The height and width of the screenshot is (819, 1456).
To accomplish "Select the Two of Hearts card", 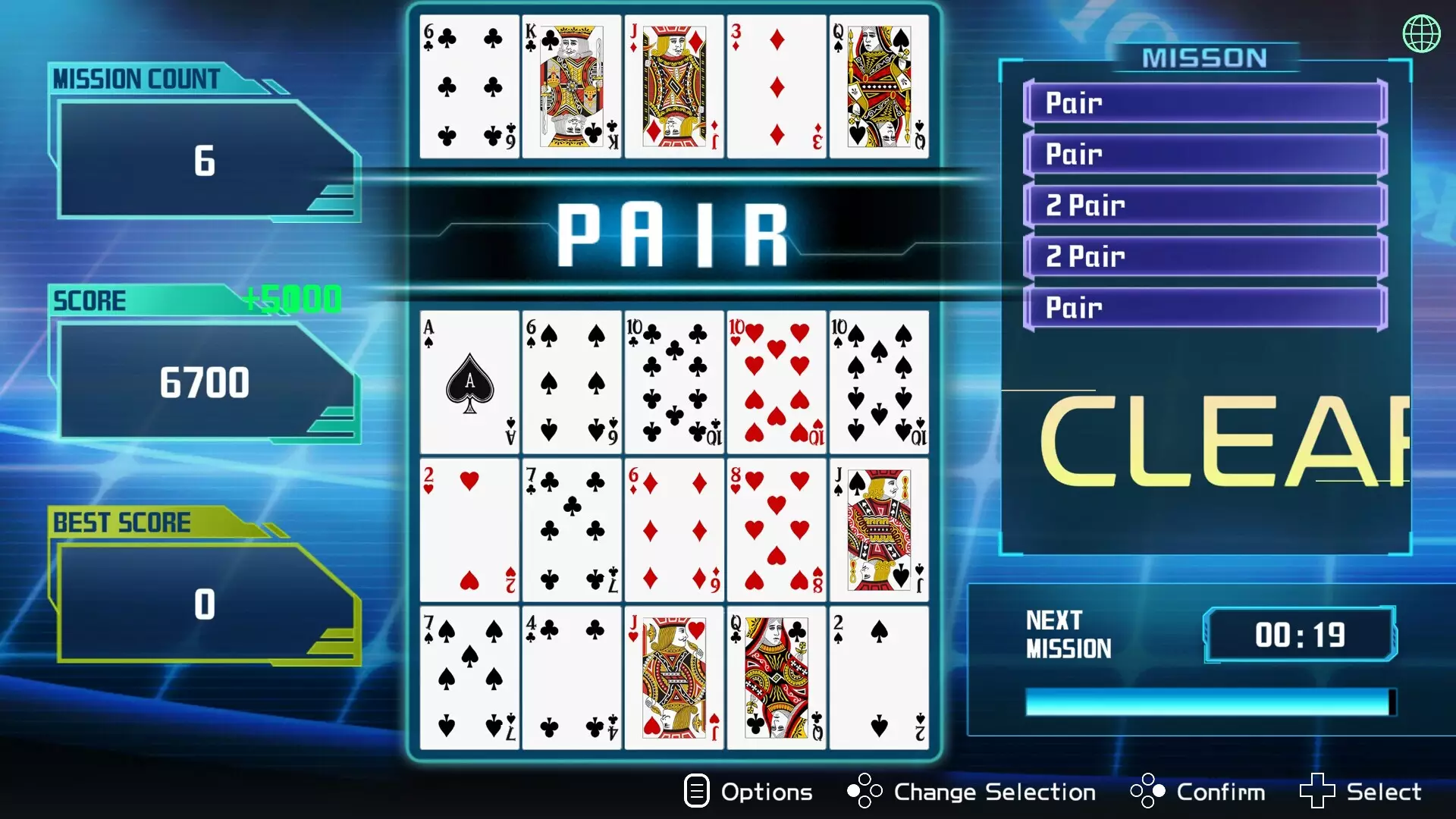I will pyautogui.click(x=469, y=529).
